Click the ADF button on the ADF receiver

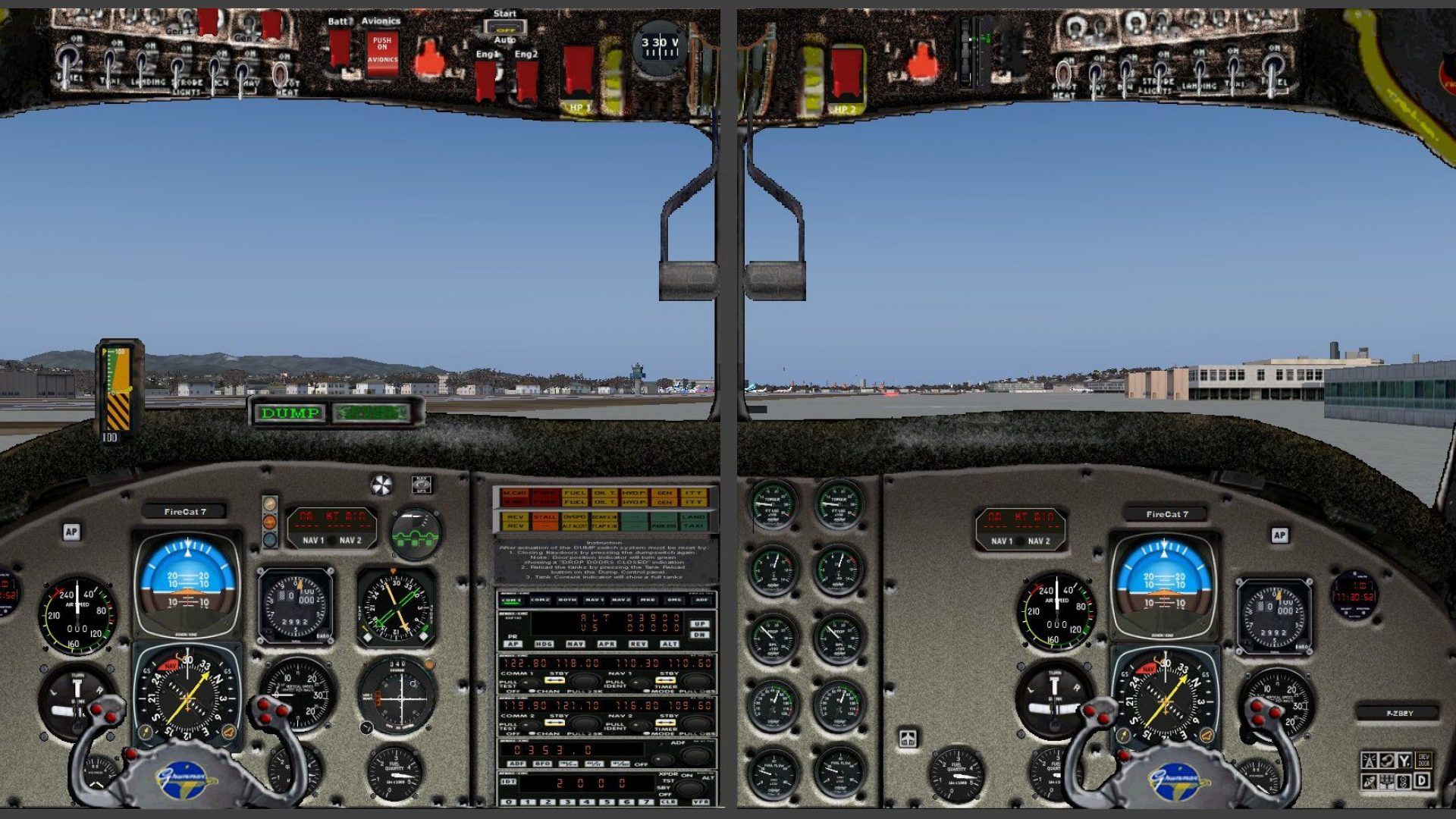pos(516,764)
